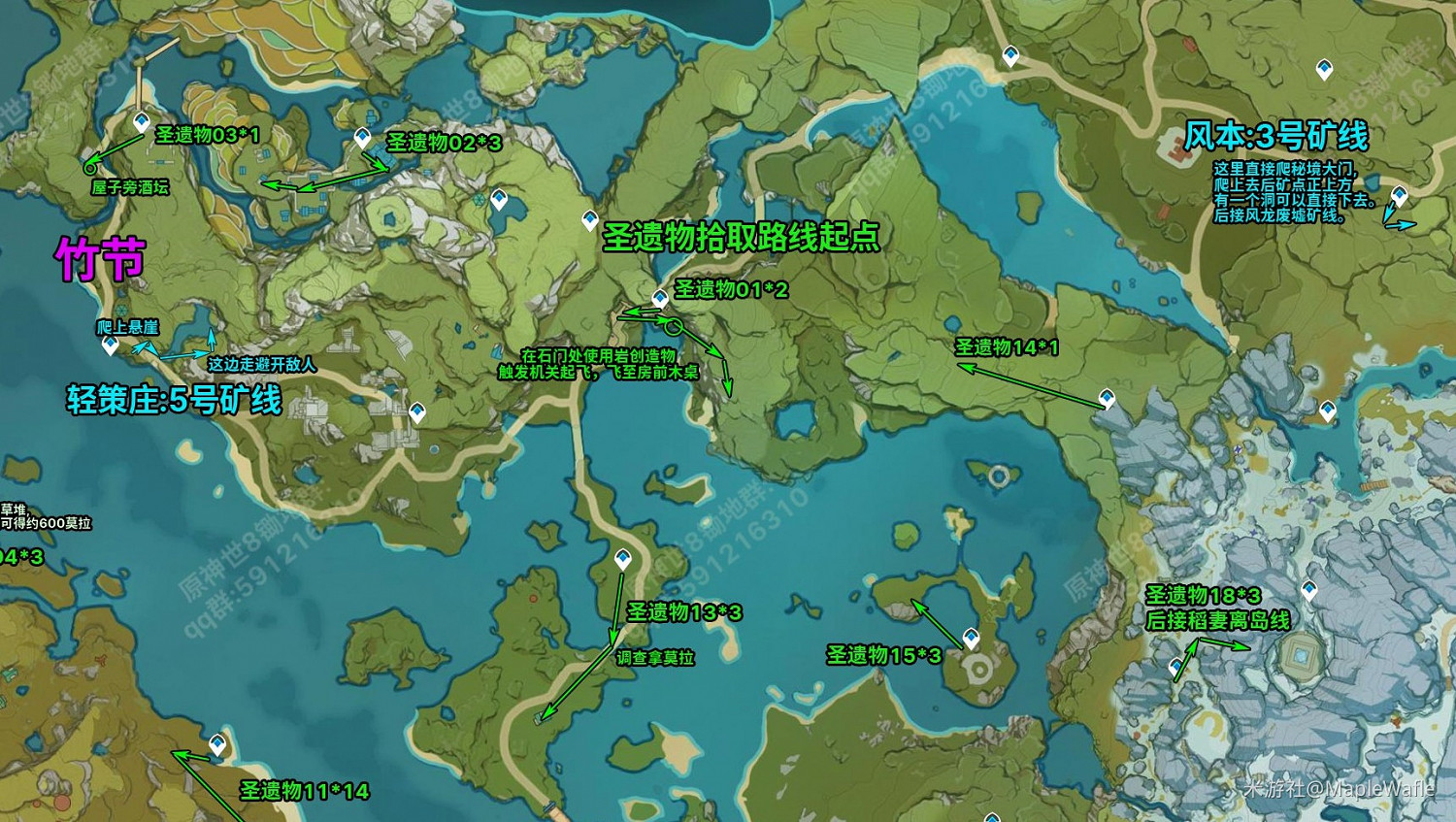Select the waypoint icon near 圣遗物03*1
1456x822 pixels.
click(x=142, y=121)
